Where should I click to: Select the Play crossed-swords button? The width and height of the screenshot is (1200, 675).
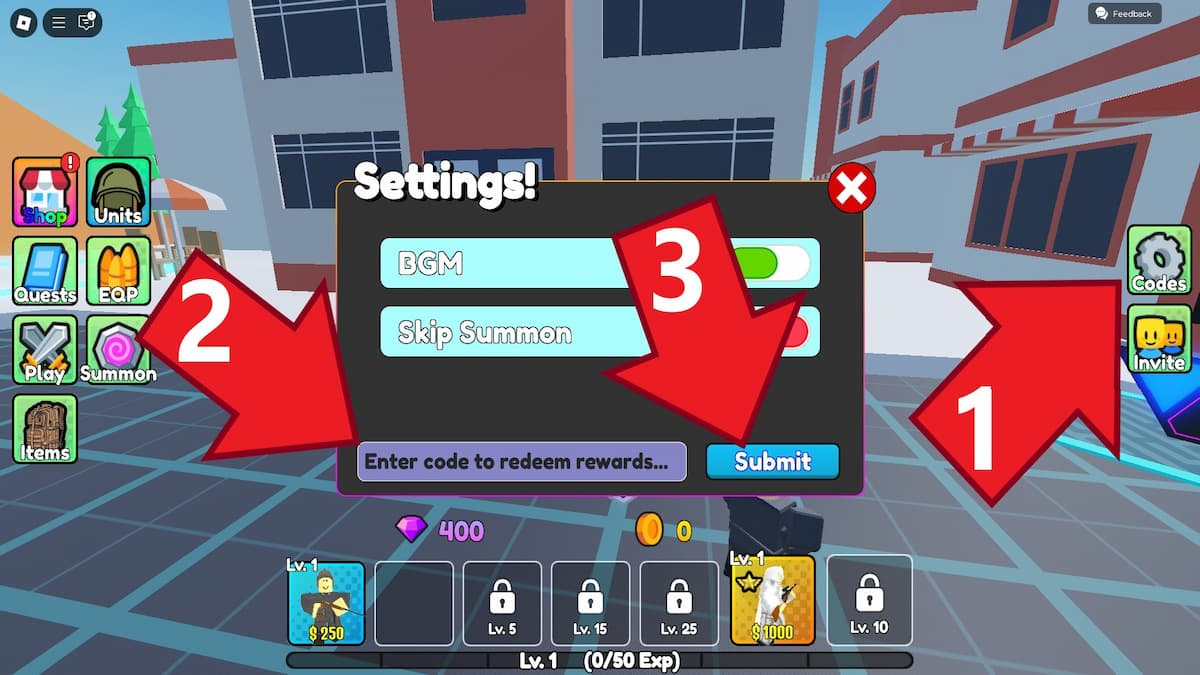pyautogui.click(x=44, y=350)
